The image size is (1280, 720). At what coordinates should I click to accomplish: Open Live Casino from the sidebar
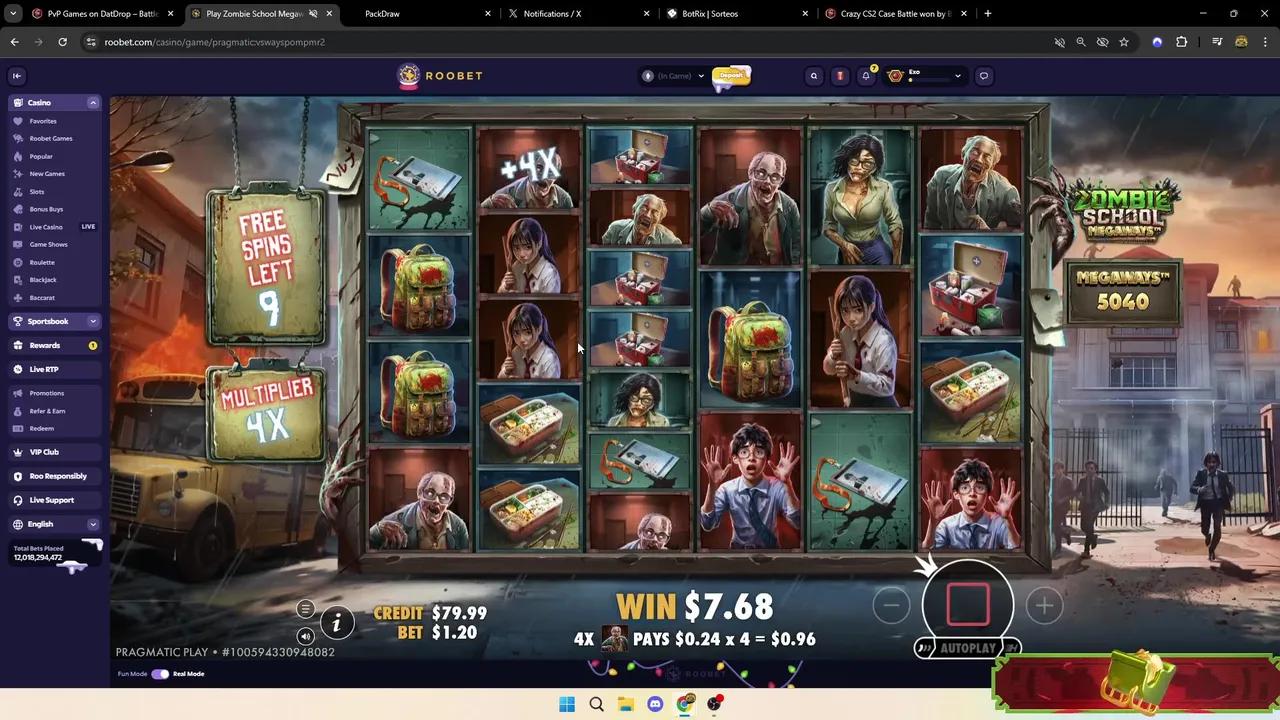point(46,227)
